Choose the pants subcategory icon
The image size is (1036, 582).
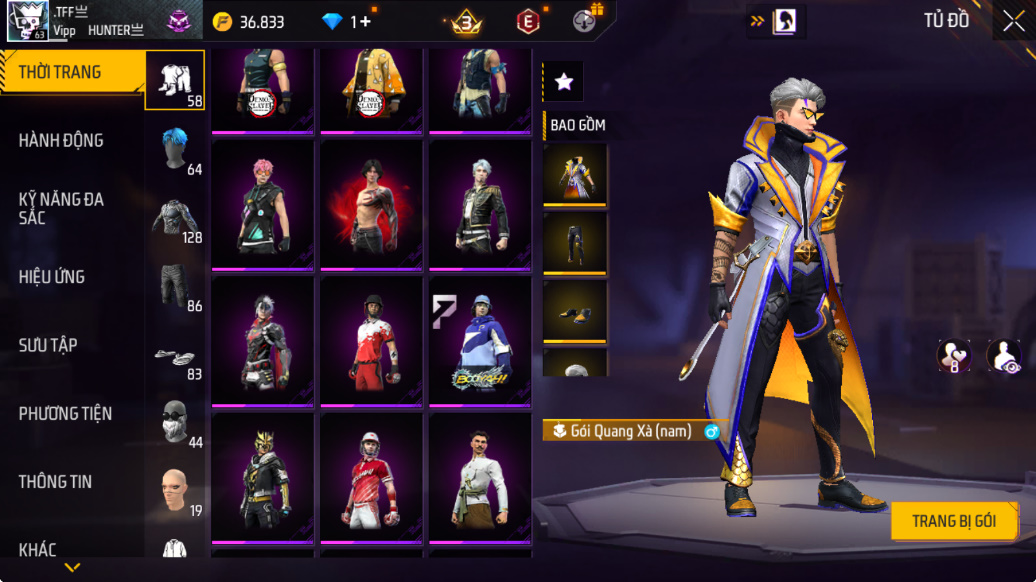176,285
